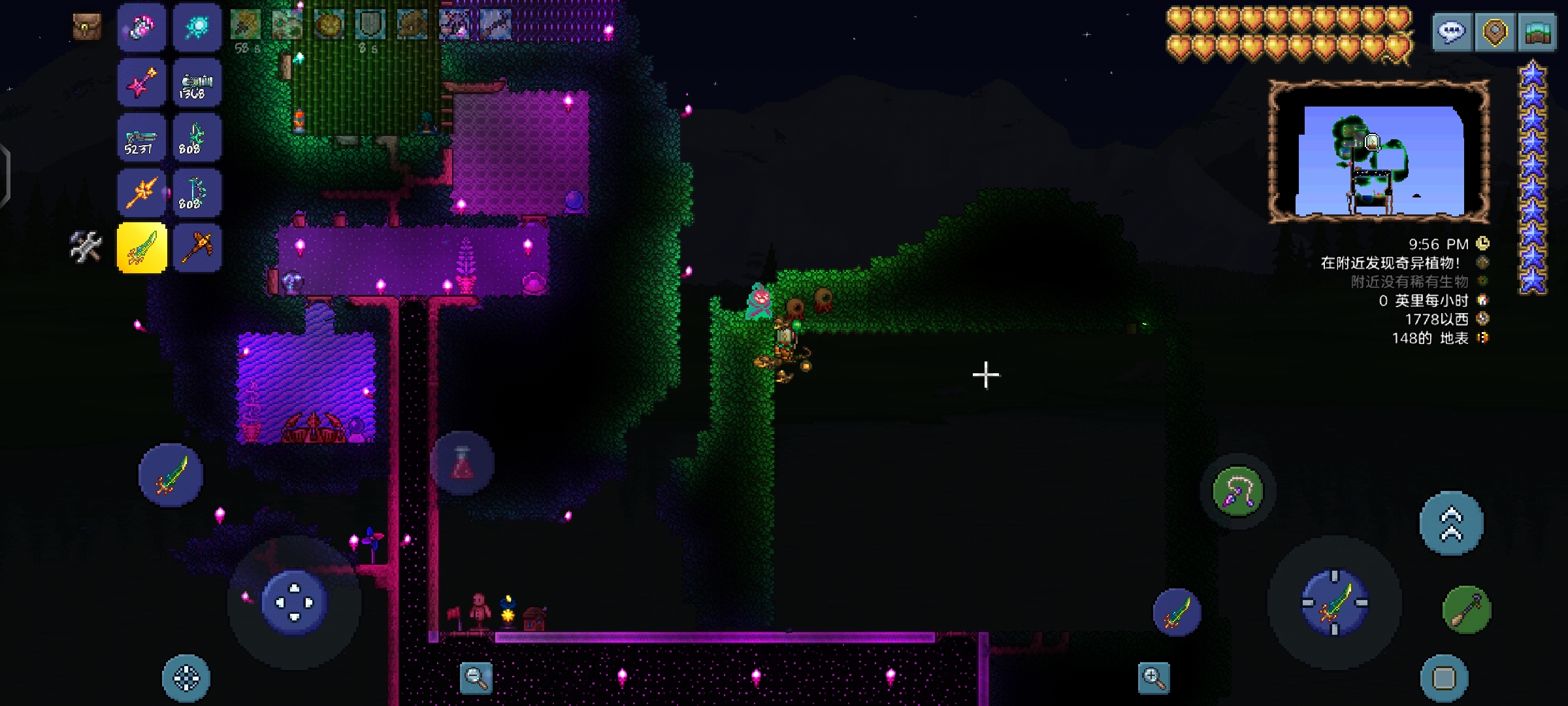
Task: Open the world map landscape button
Action: click(1539, 31)
